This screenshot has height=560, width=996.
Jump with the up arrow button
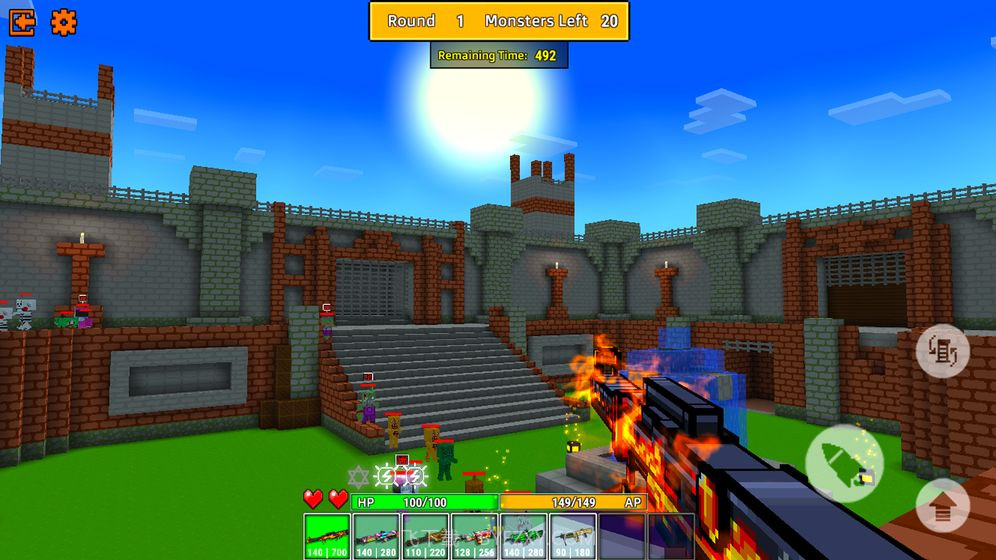942,505
